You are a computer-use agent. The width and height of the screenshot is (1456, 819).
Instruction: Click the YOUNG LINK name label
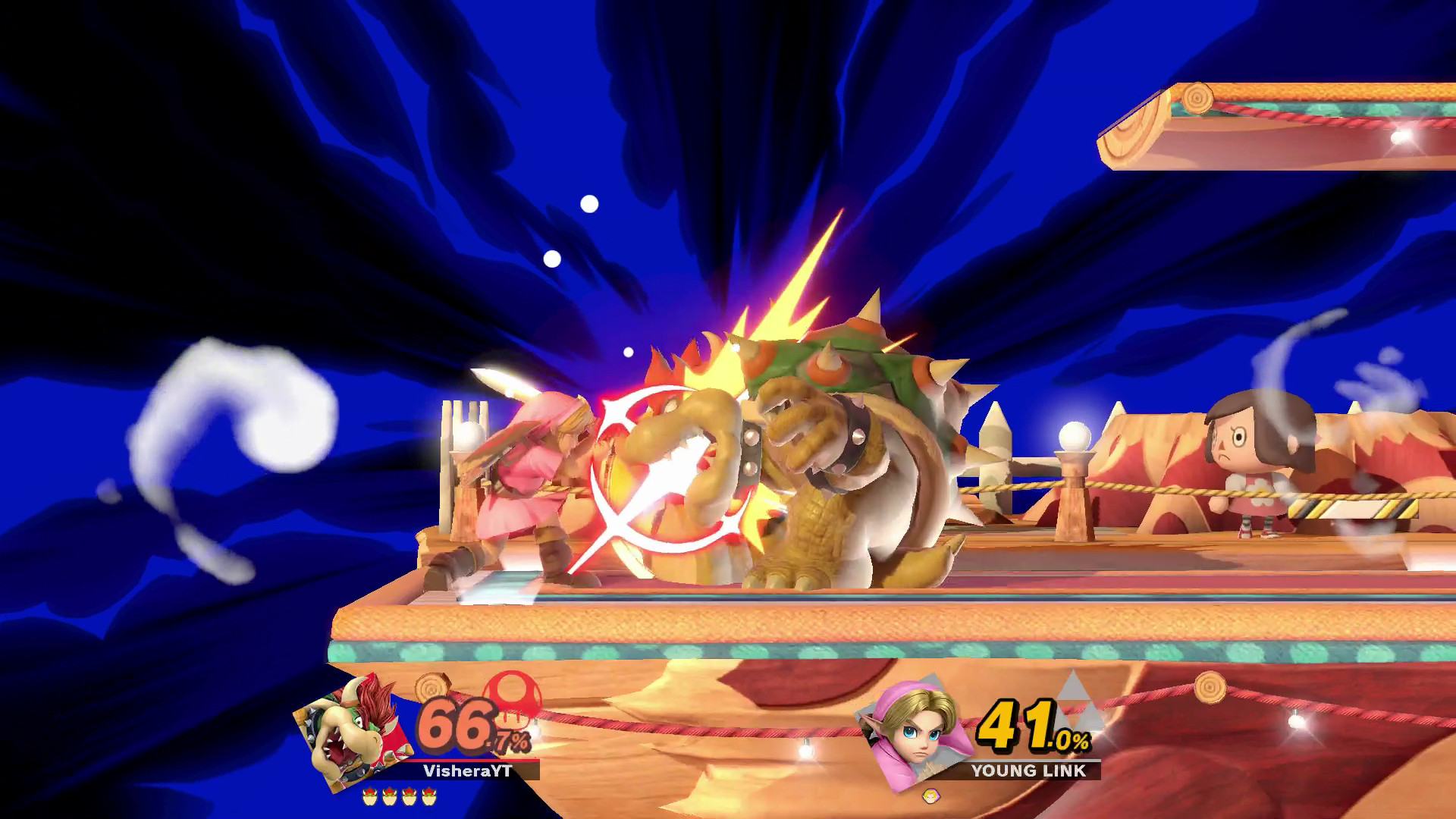[1028, 771]
